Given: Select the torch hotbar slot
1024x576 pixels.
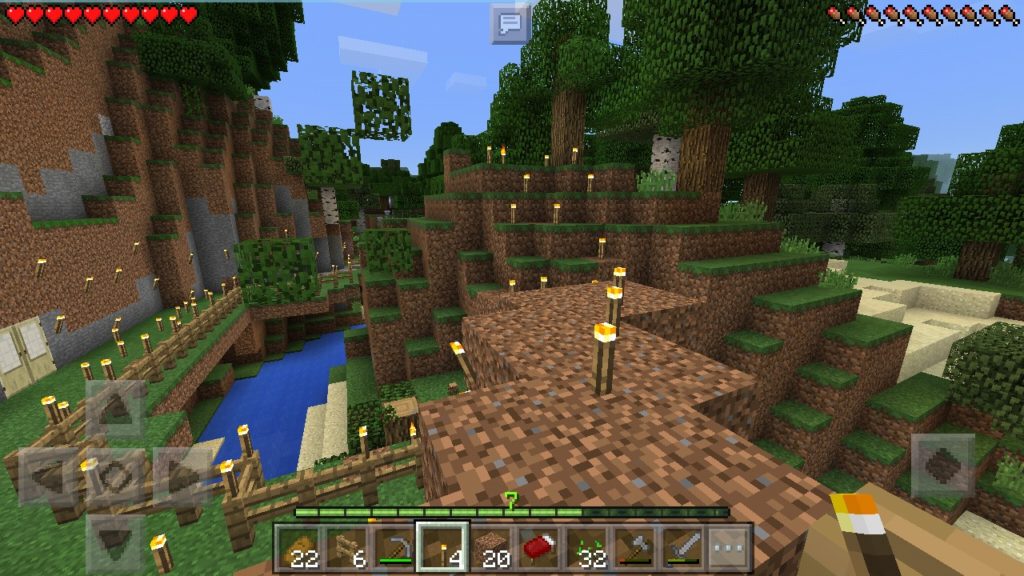Looking at the screenshot, I should [x=442, y=547].
